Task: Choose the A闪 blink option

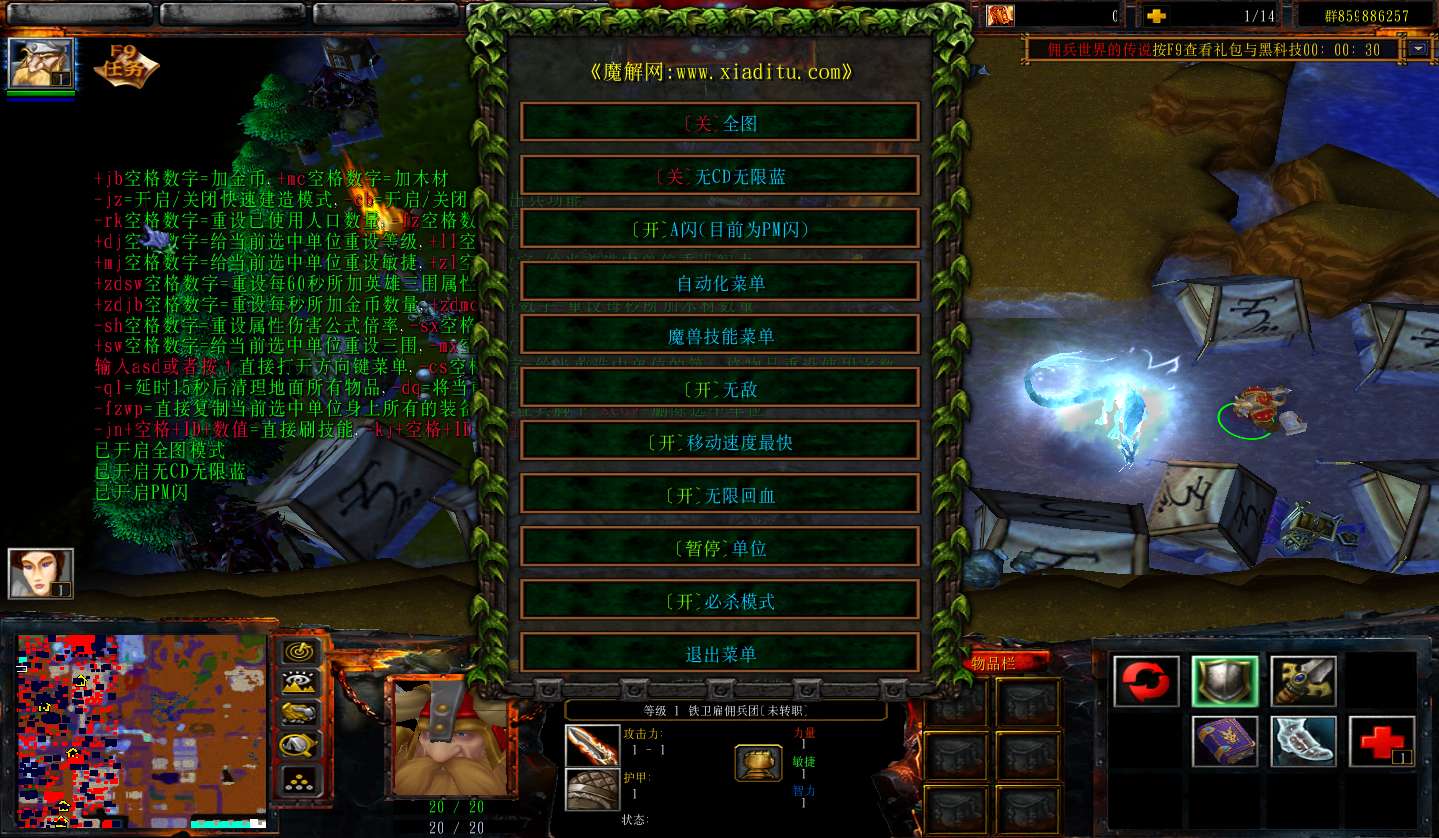Action: [x=719, y=229]
